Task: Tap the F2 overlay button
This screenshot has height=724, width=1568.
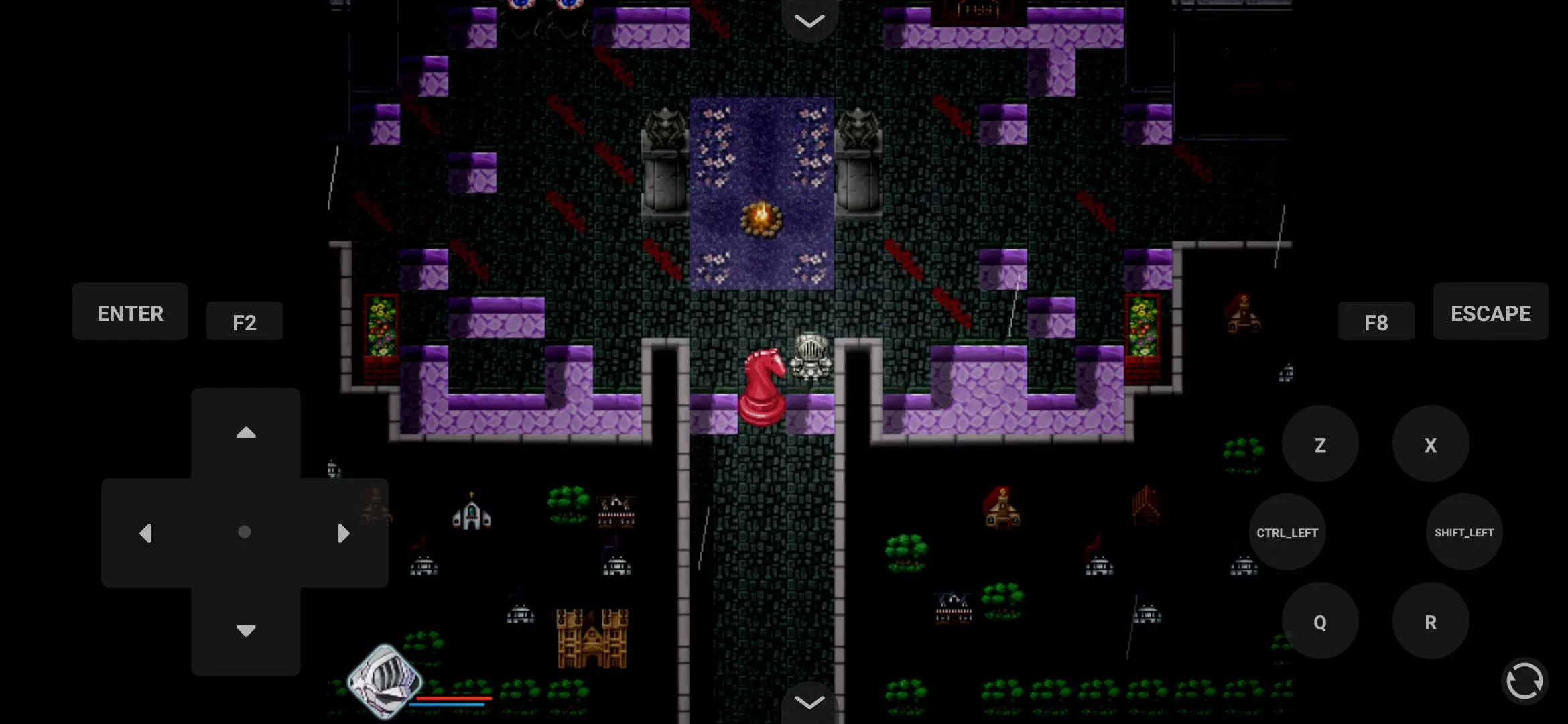Action: pyautogui.click(x=245, y=322)
